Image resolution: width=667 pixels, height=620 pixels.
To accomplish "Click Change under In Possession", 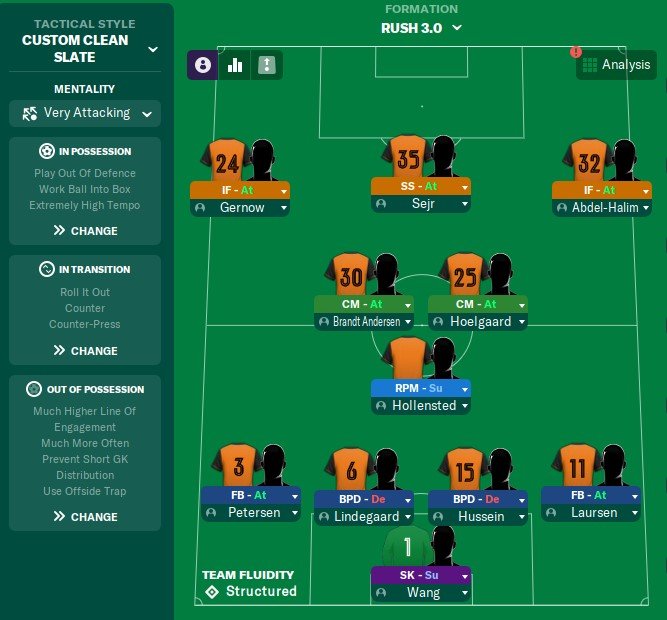I will point(86,231).
